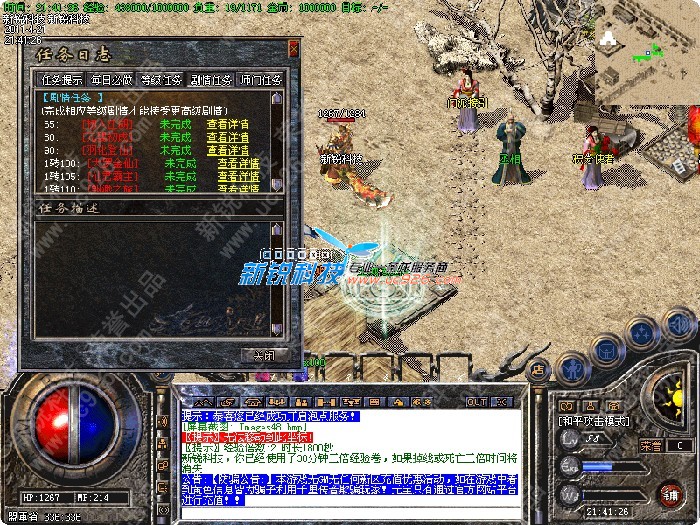Open the 每日必做 daily tab
The image size is (700, 525).
[x=111, y=79]
